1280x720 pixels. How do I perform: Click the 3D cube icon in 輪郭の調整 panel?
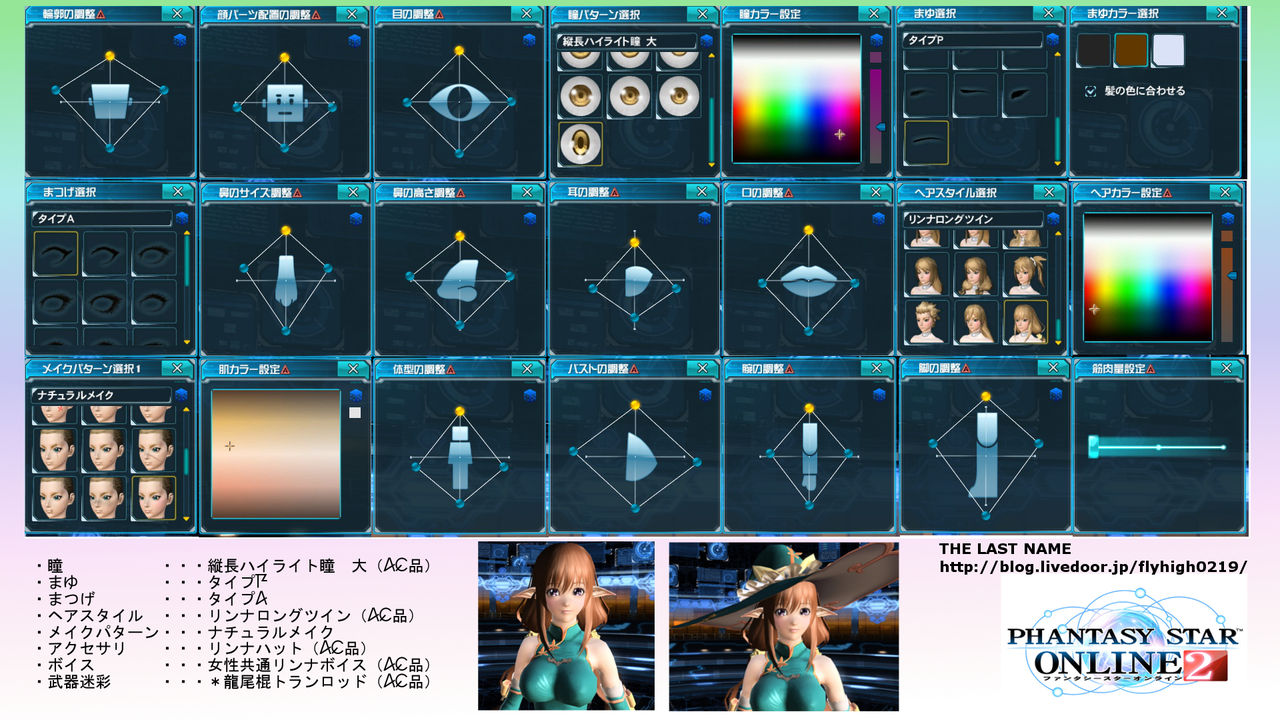(180, 41)
